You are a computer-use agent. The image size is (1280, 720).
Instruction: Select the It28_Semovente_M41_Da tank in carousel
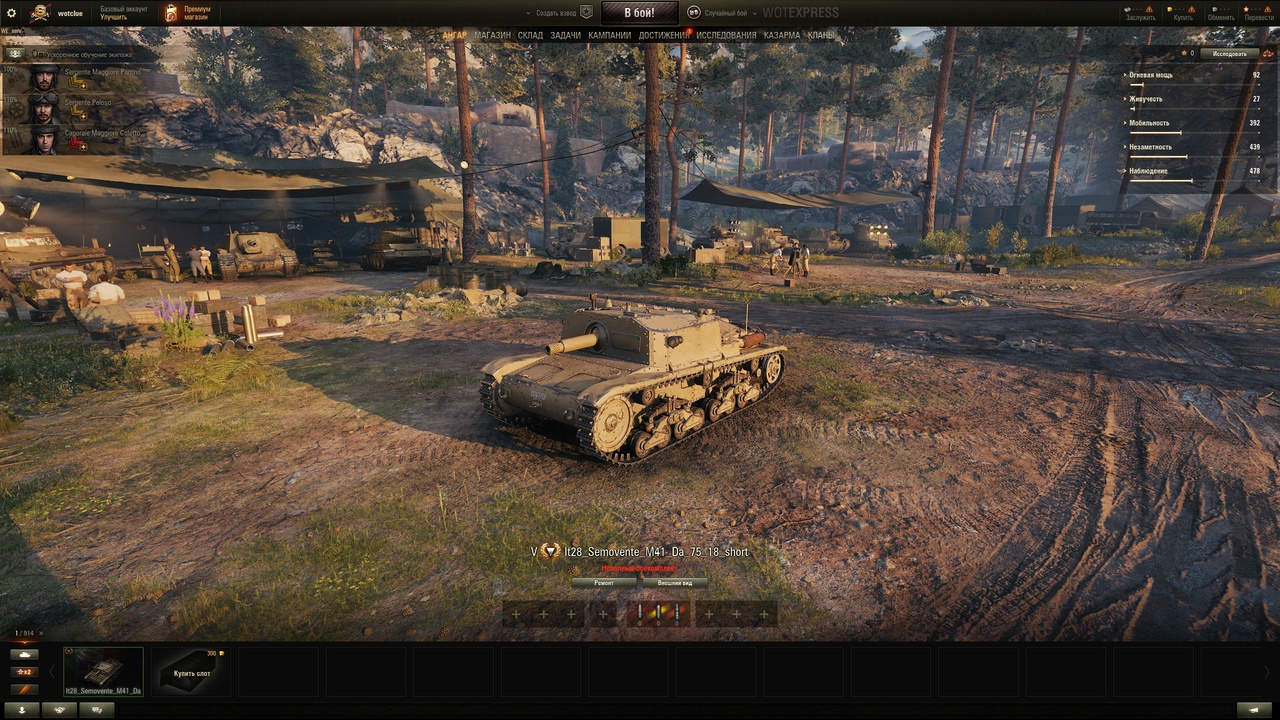[103, 671]
